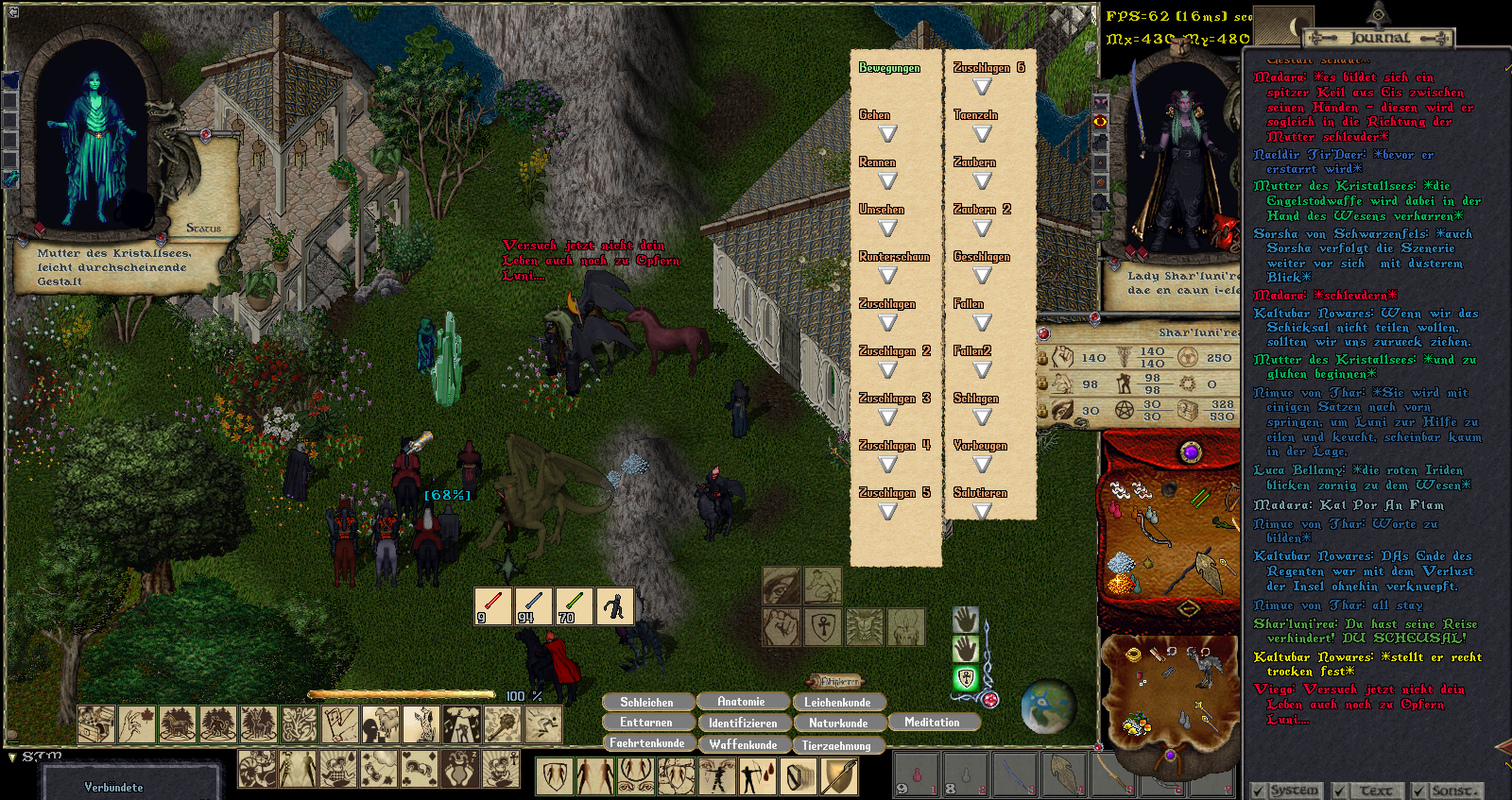Activate the Anatomie skill button

click(742, 701)
